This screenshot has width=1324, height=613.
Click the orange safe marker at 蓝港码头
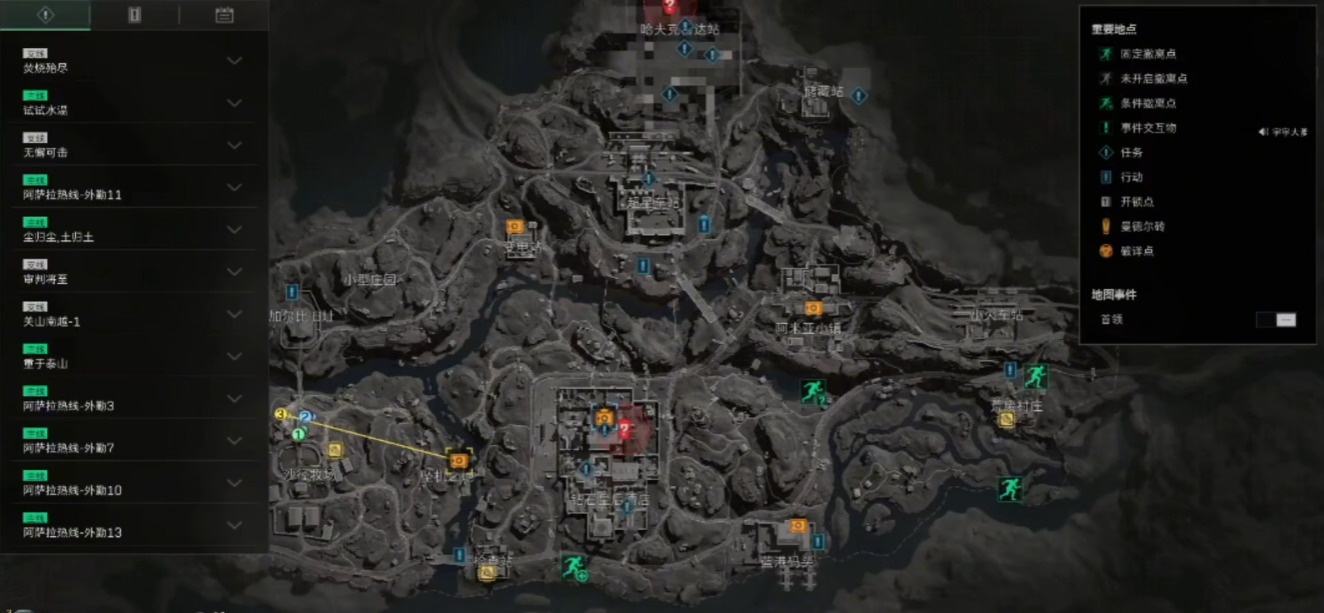tap(798, 526)
